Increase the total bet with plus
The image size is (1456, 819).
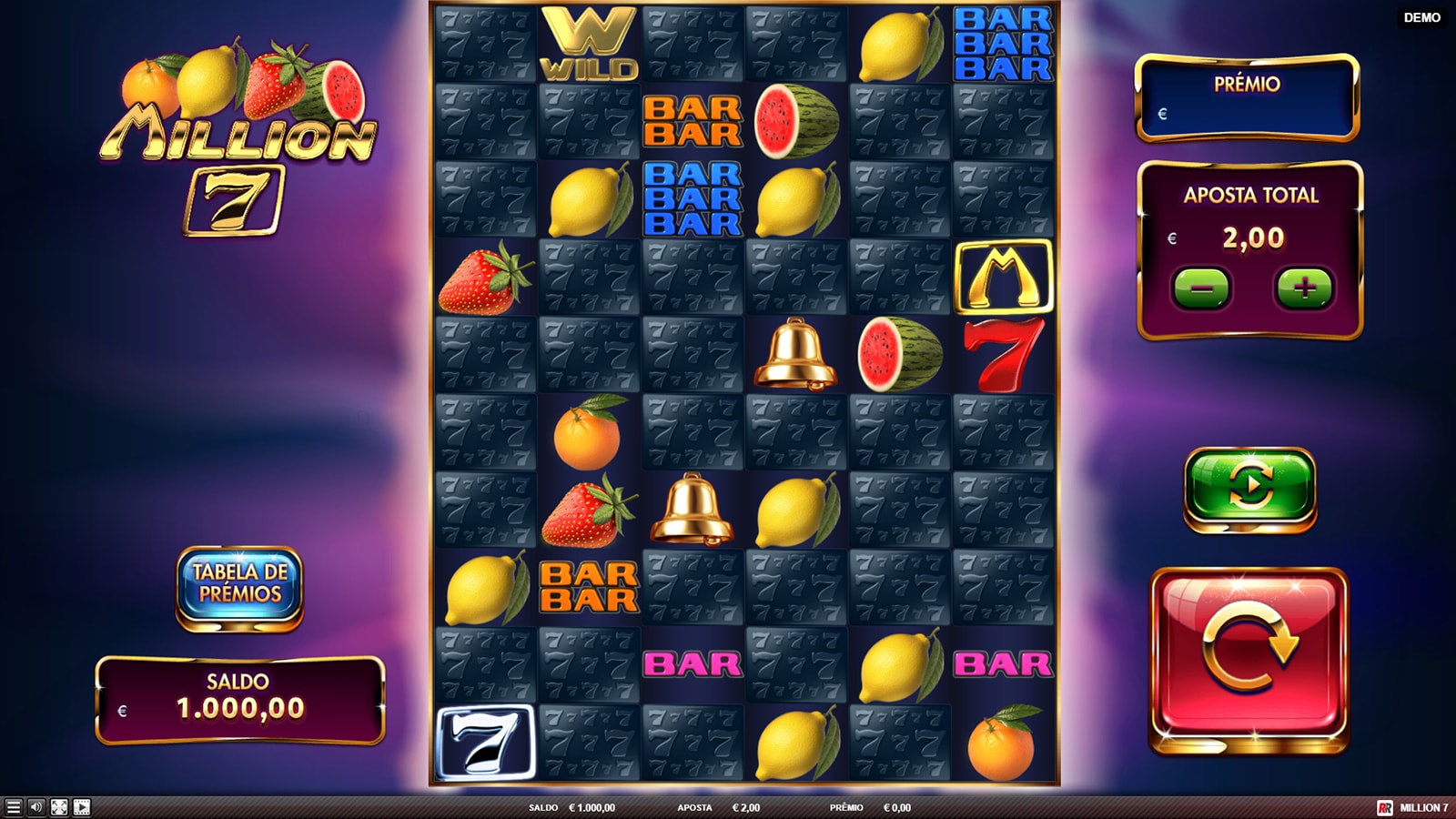pyautogui.click(x=1304, y=288)
